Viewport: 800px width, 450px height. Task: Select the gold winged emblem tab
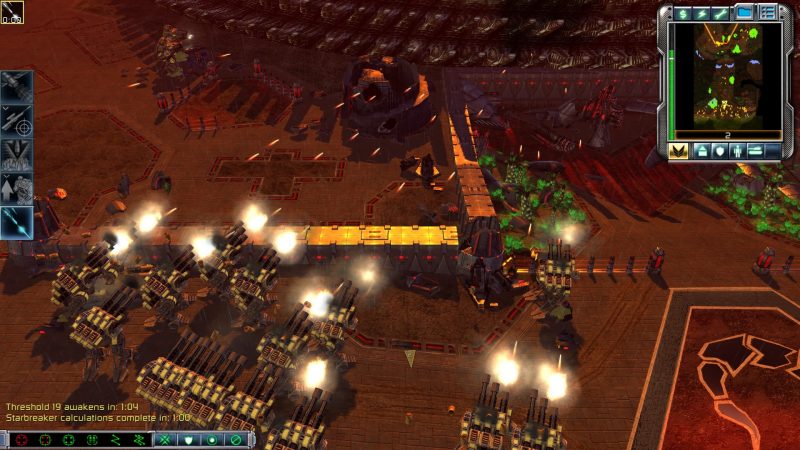click(678, 151)
